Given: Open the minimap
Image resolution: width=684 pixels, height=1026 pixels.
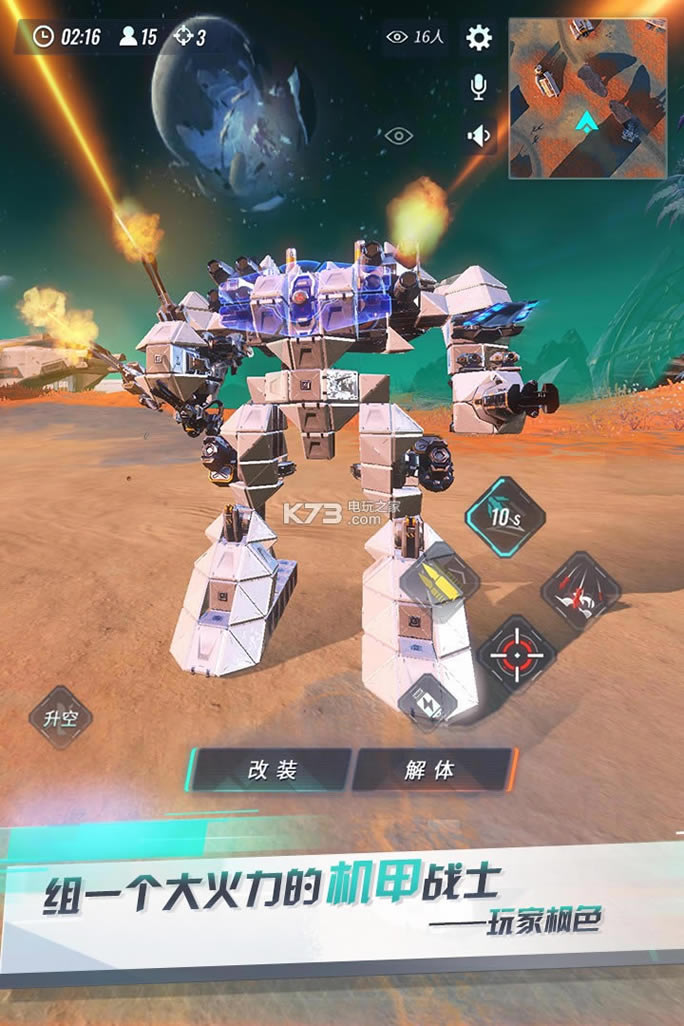Looking at the screenshot, I should coord(587,98).
